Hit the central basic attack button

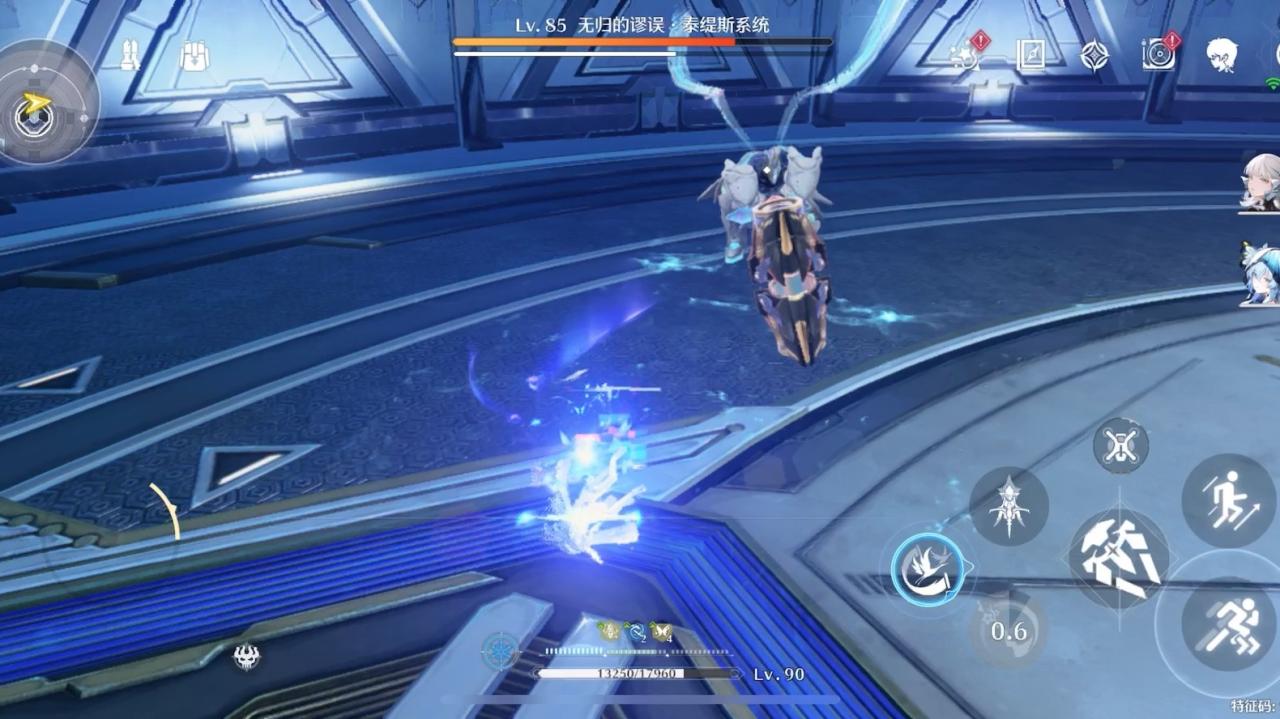[1118, 559]
